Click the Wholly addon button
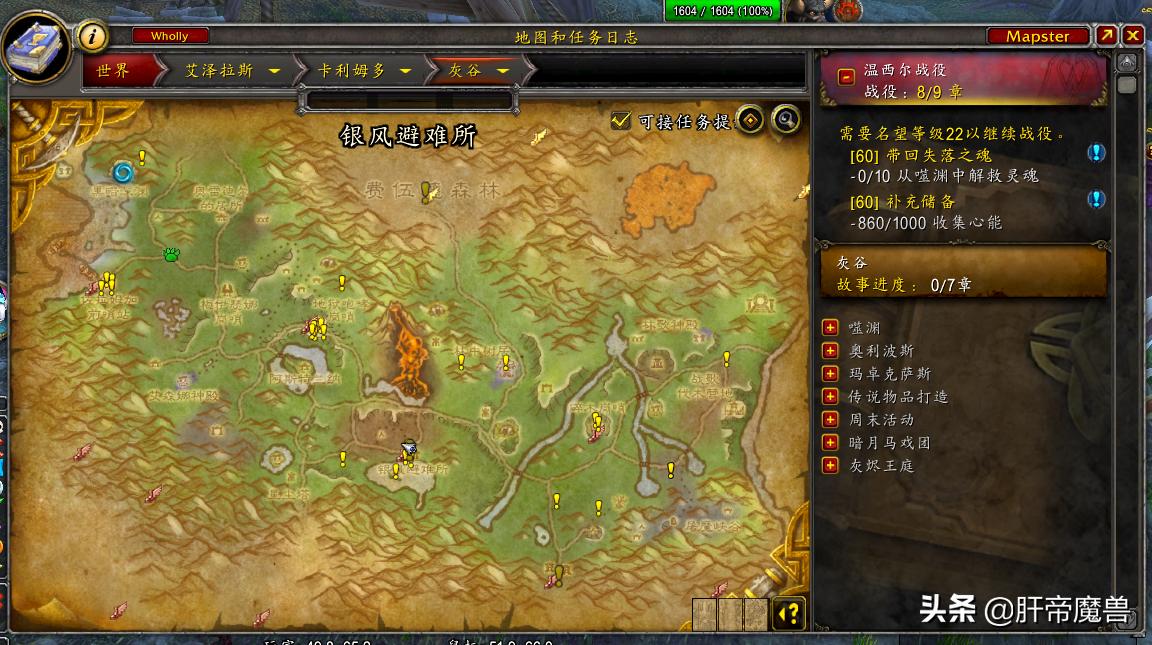This screenshot has width=1152, height=645. 169,36
